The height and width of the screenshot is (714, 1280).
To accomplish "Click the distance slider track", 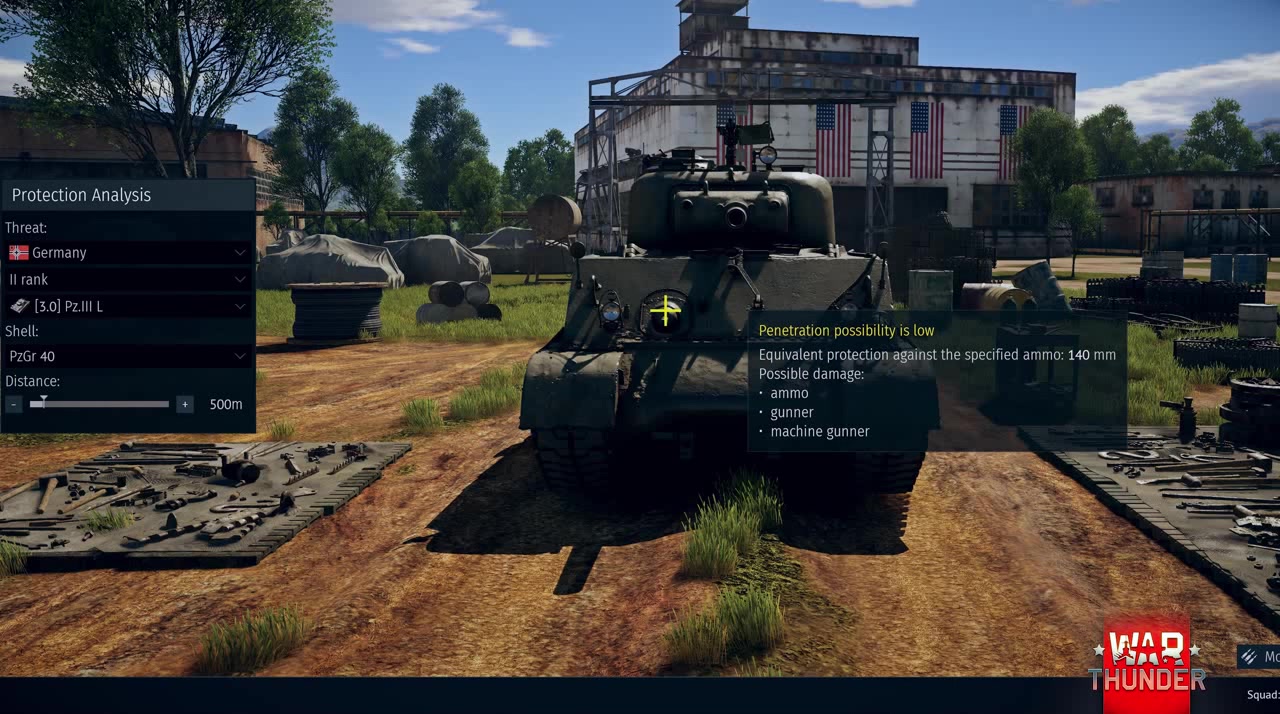I will coord(110,404).
